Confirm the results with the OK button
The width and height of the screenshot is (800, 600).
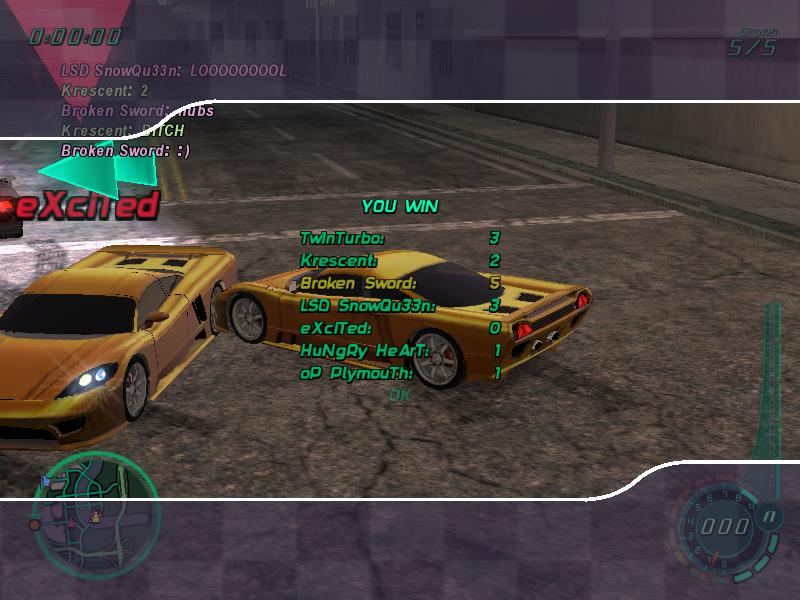click(x=399, y=395)
